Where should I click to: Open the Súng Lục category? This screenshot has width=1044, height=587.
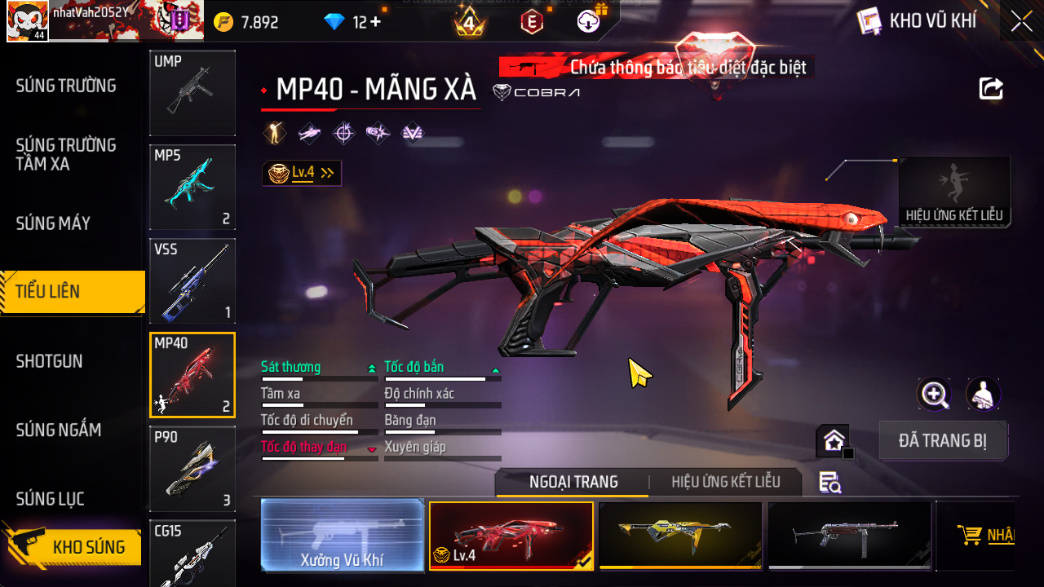pos(50,499)
